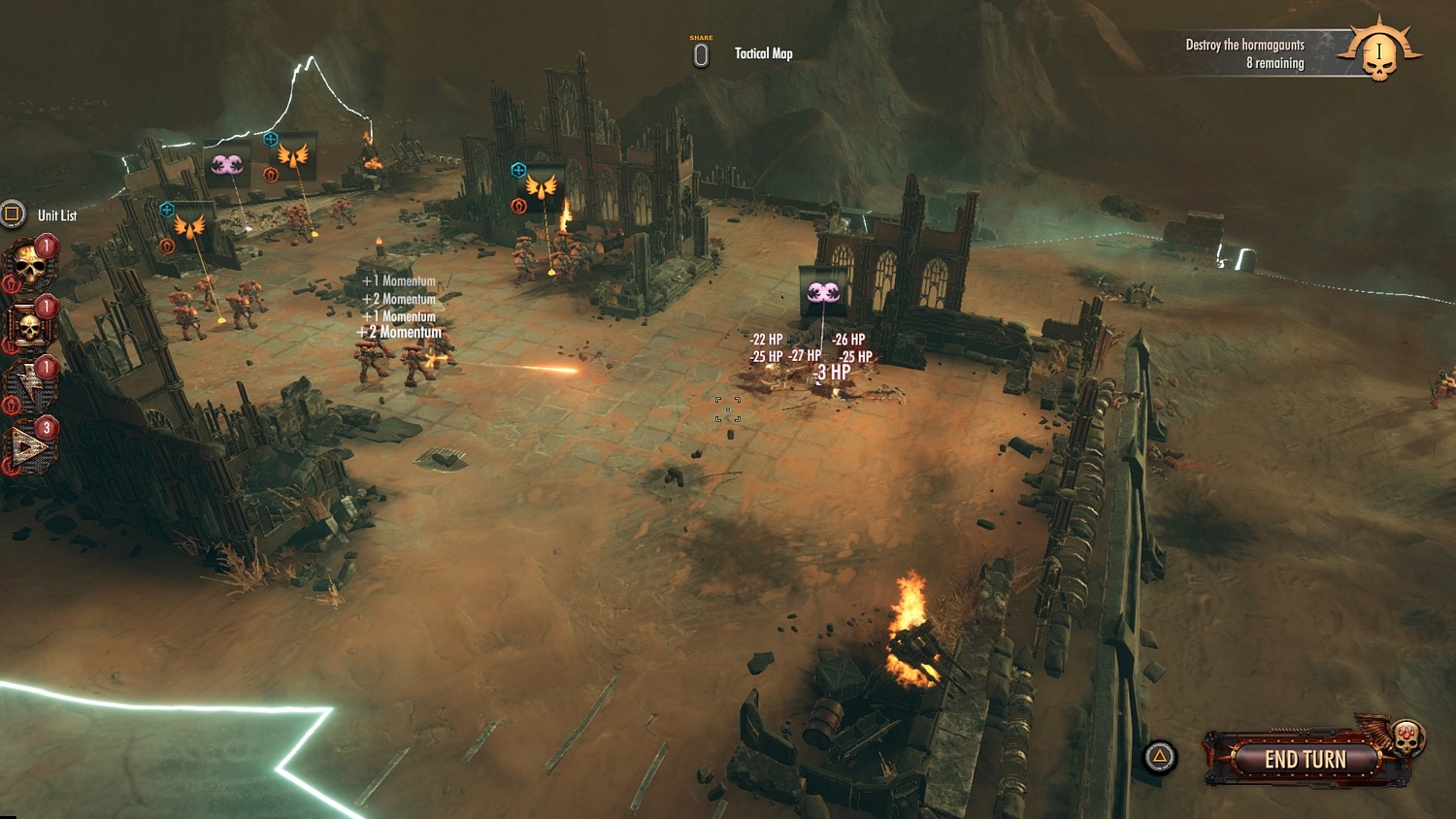1456x819 pixels.
Task: Open the Unit List panel
Action: click(56, 215)
